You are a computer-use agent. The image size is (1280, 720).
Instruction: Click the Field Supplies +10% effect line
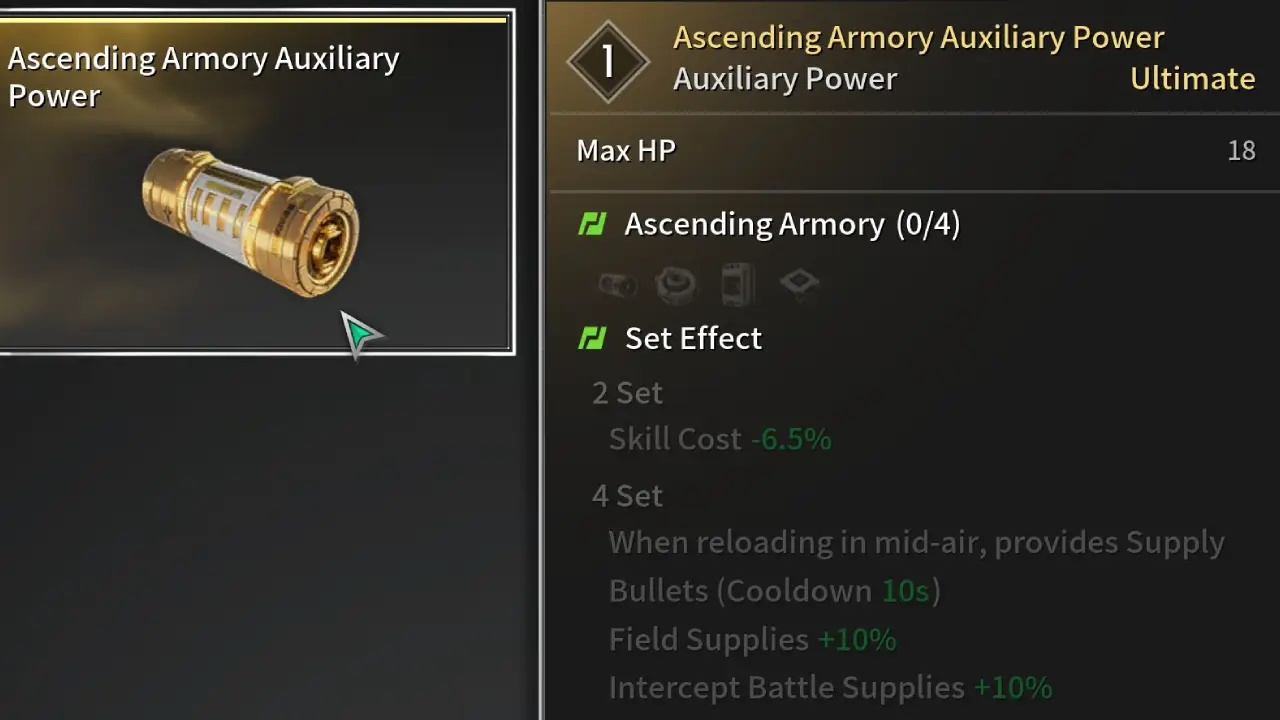coord(752,639)
